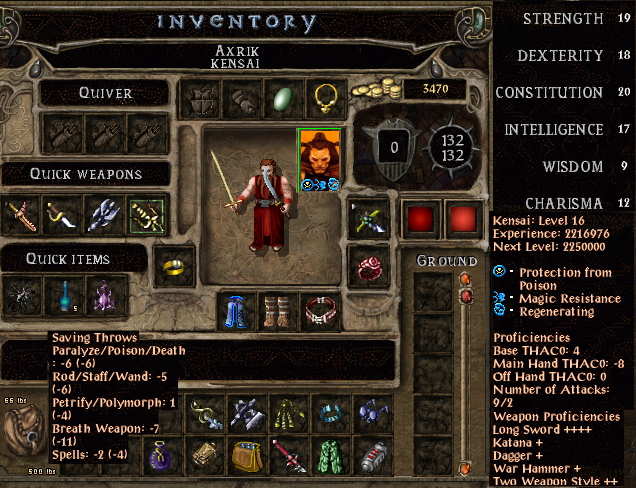Click the green oval stone slot
The image size is (636, 488).
pos(283,97)
